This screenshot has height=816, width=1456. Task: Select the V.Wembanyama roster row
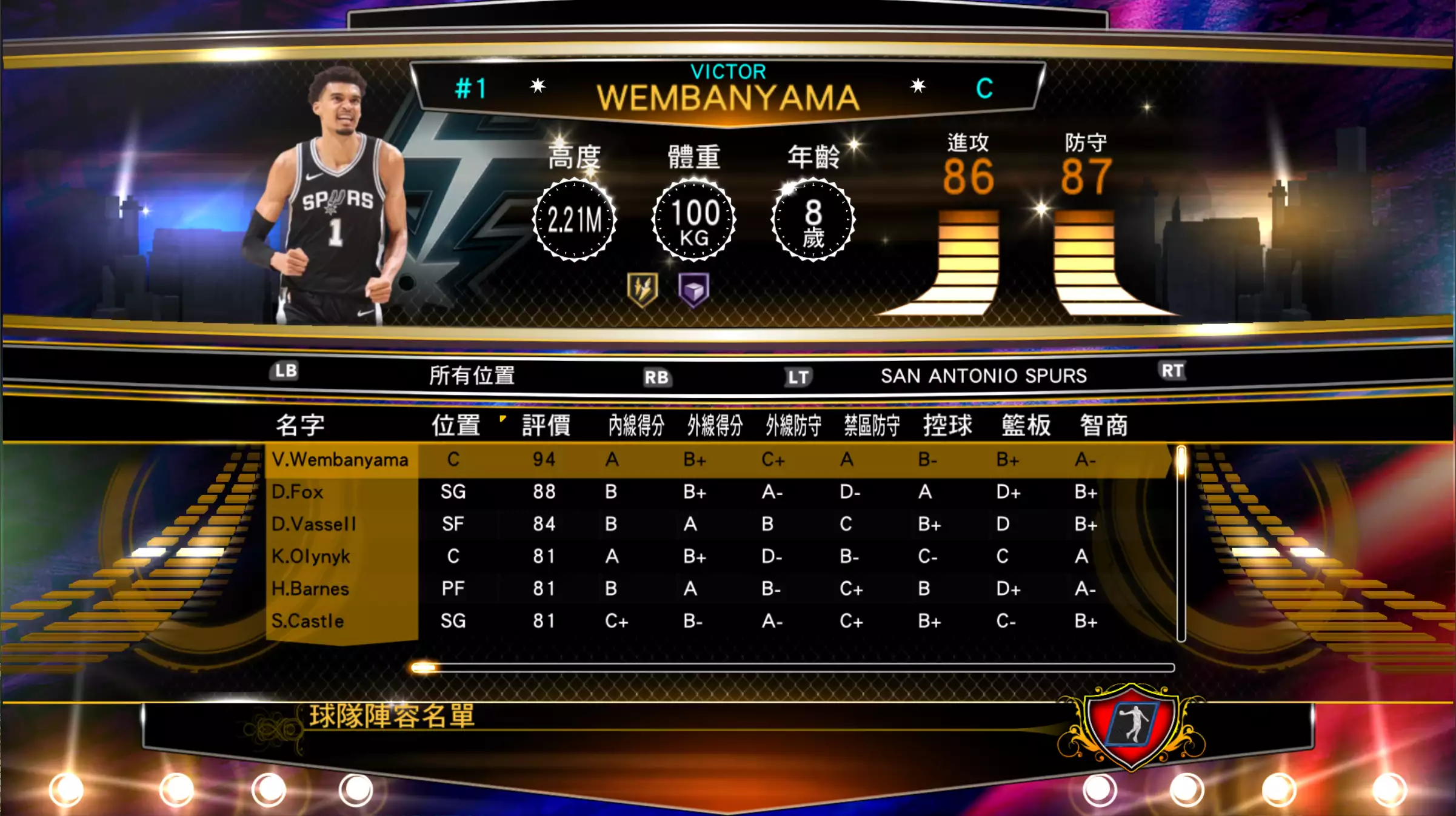(x=339, y=460)
